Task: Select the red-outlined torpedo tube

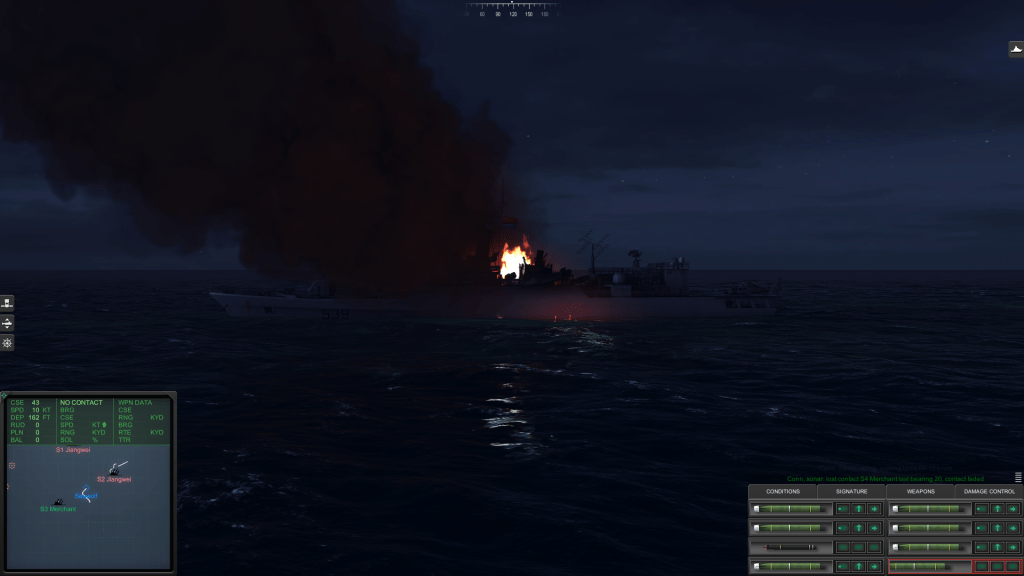Action: click(929, 567)
